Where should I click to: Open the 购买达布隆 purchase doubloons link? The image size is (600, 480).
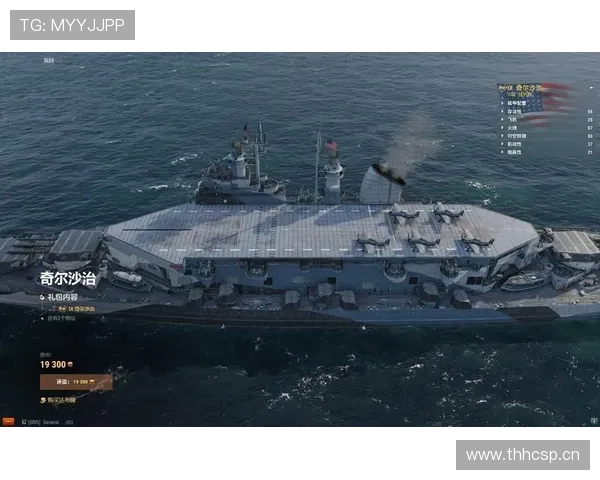tap(62, 400)
